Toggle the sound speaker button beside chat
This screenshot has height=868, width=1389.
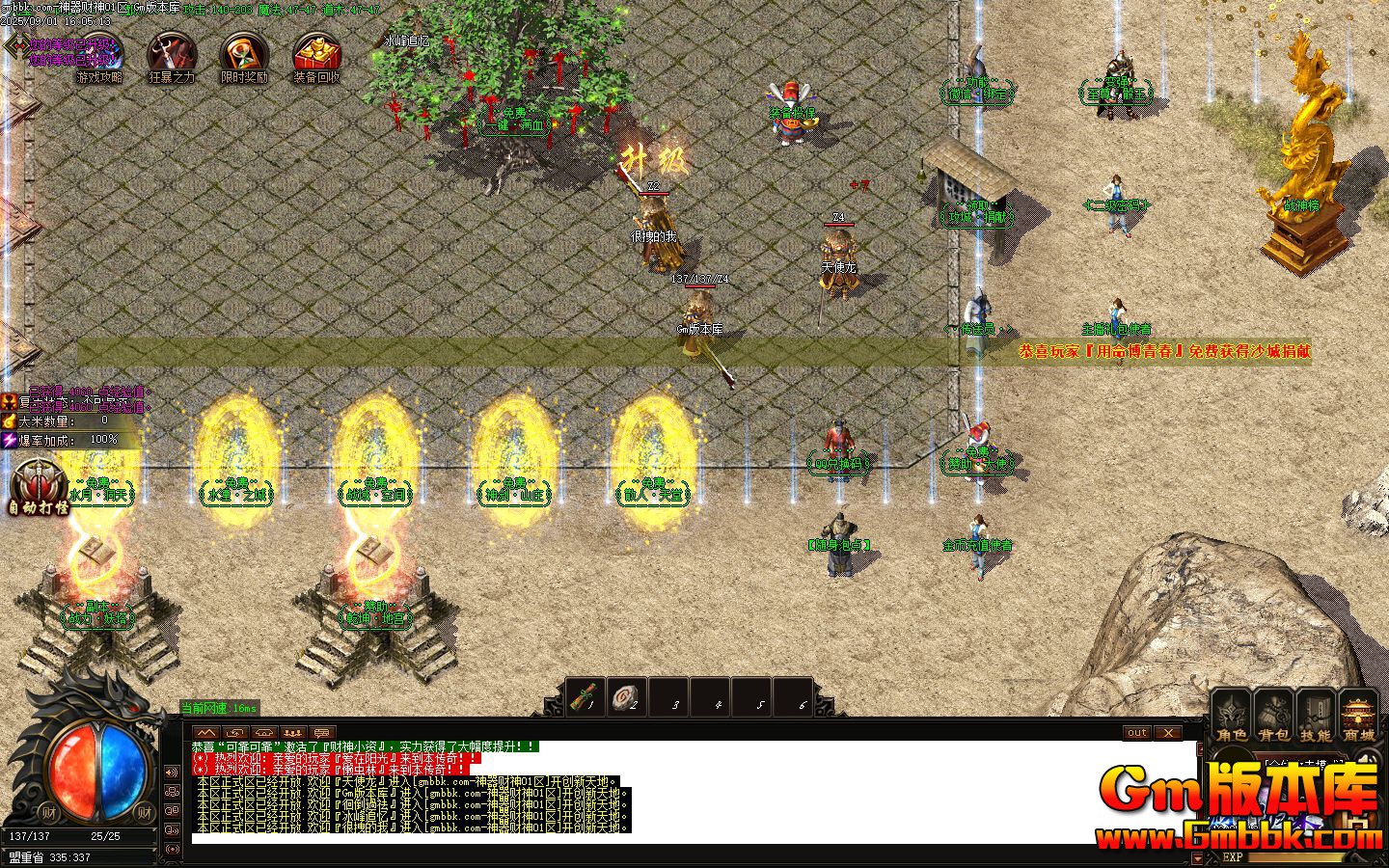(x=172, y=773)
